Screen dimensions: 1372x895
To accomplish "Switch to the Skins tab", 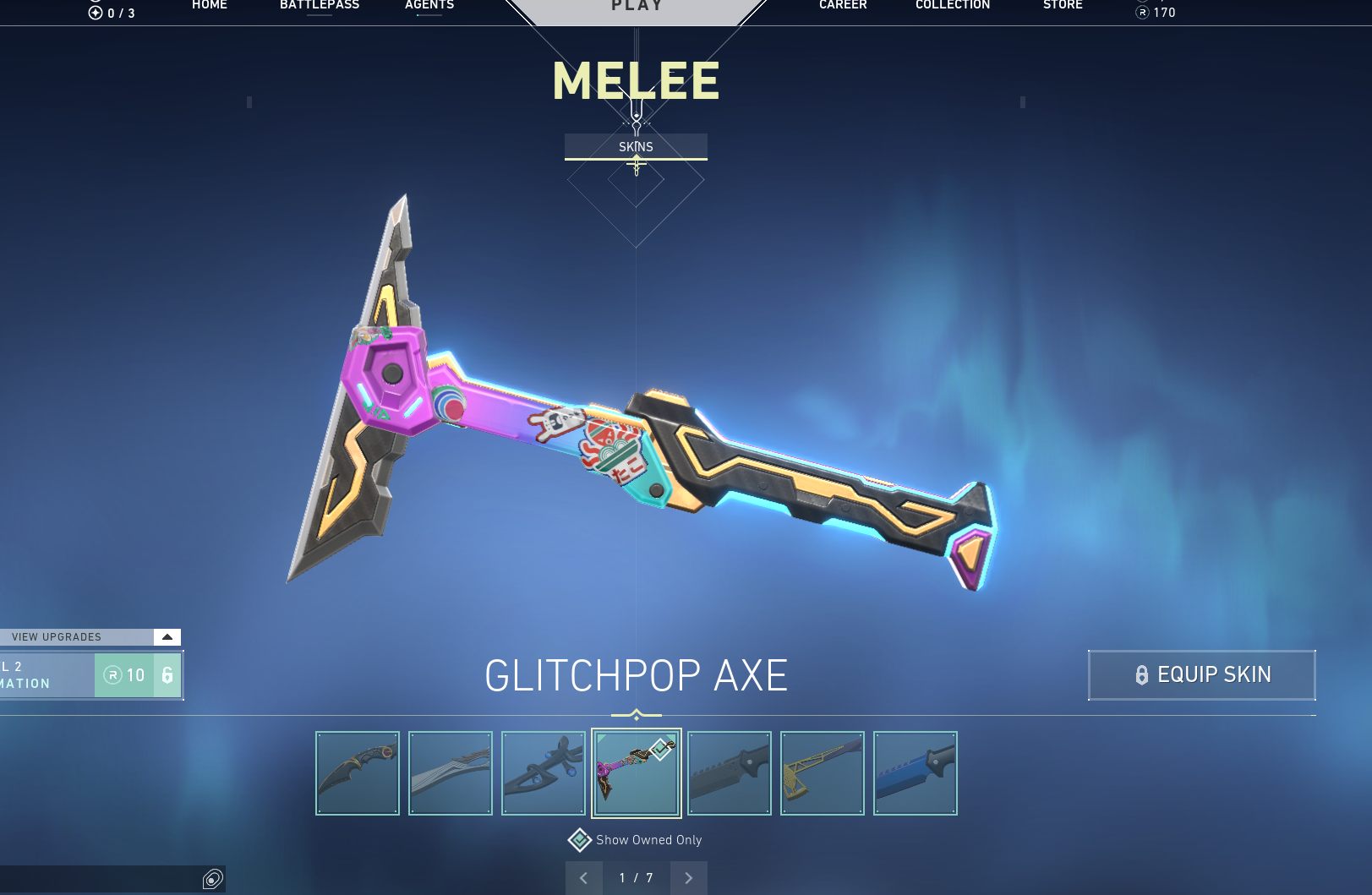I will [636, 146].
